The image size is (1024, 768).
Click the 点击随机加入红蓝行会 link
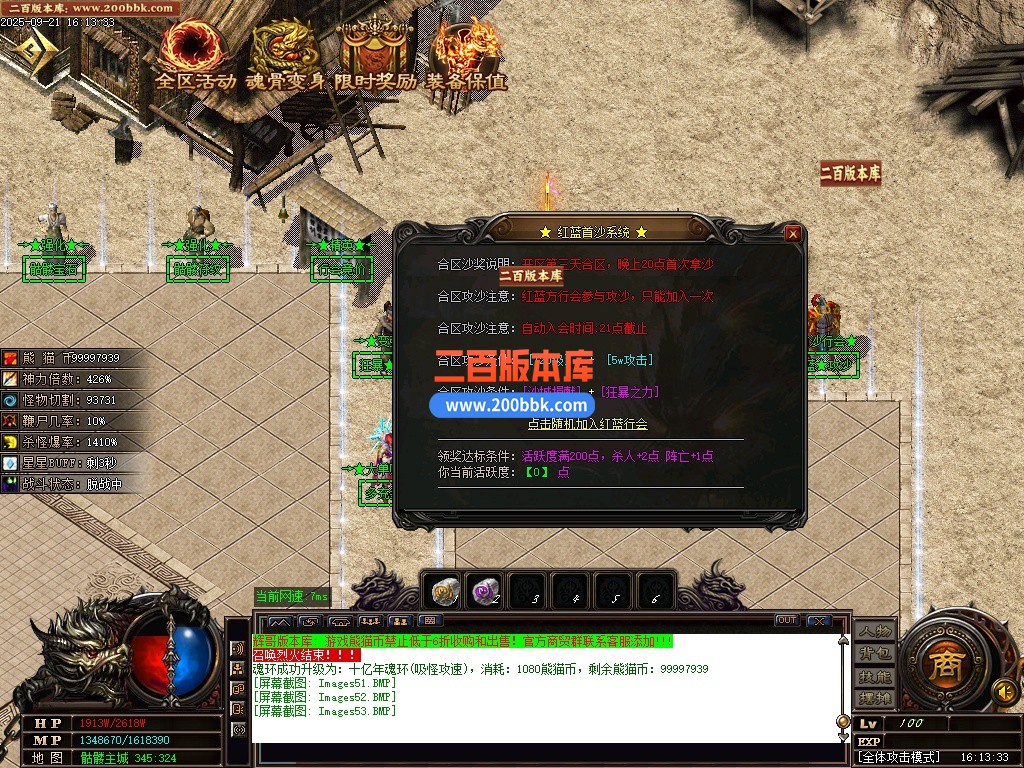point(588,424)
